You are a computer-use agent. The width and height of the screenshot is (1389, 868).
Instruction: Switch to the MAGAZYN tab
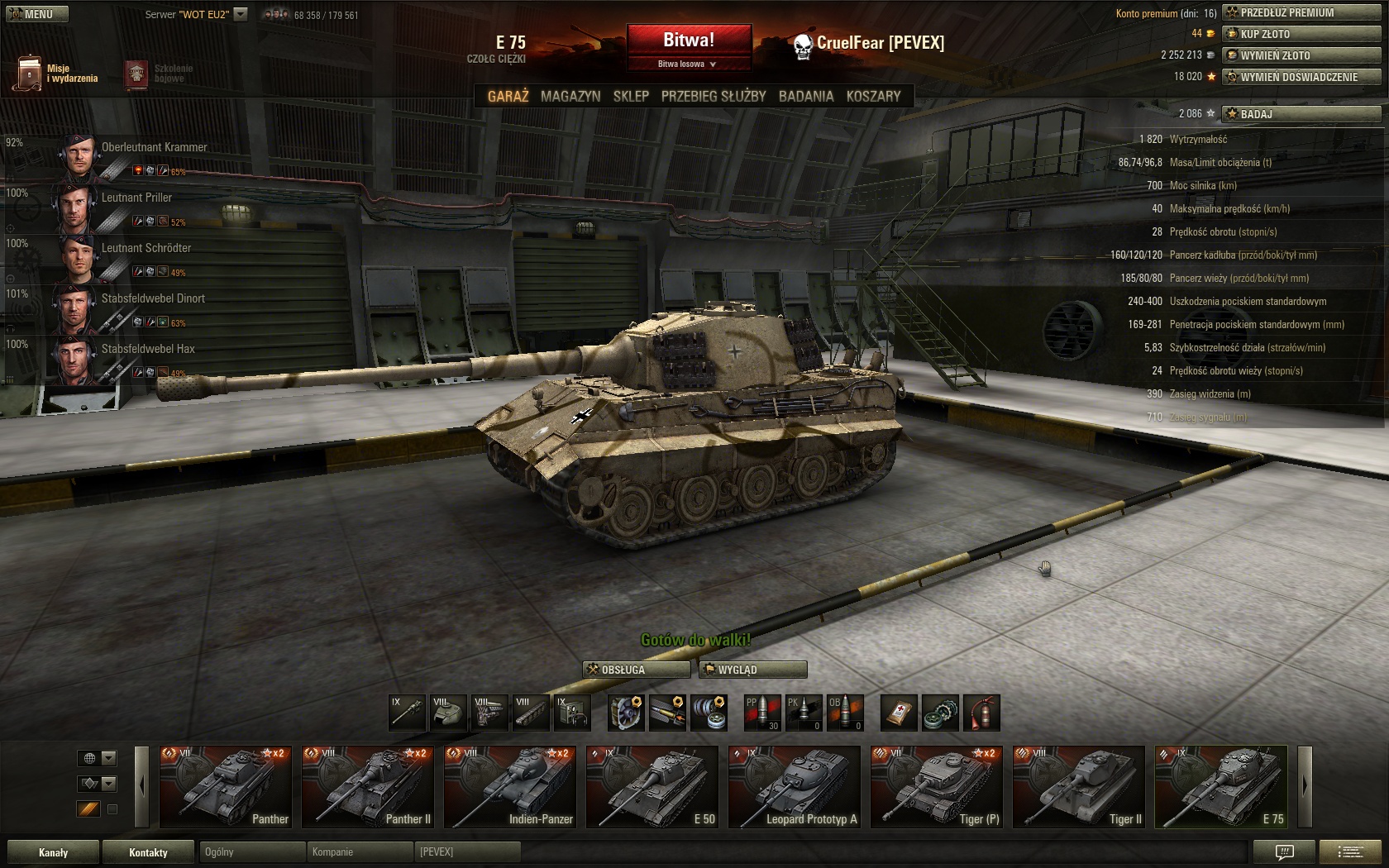point(570,96)
